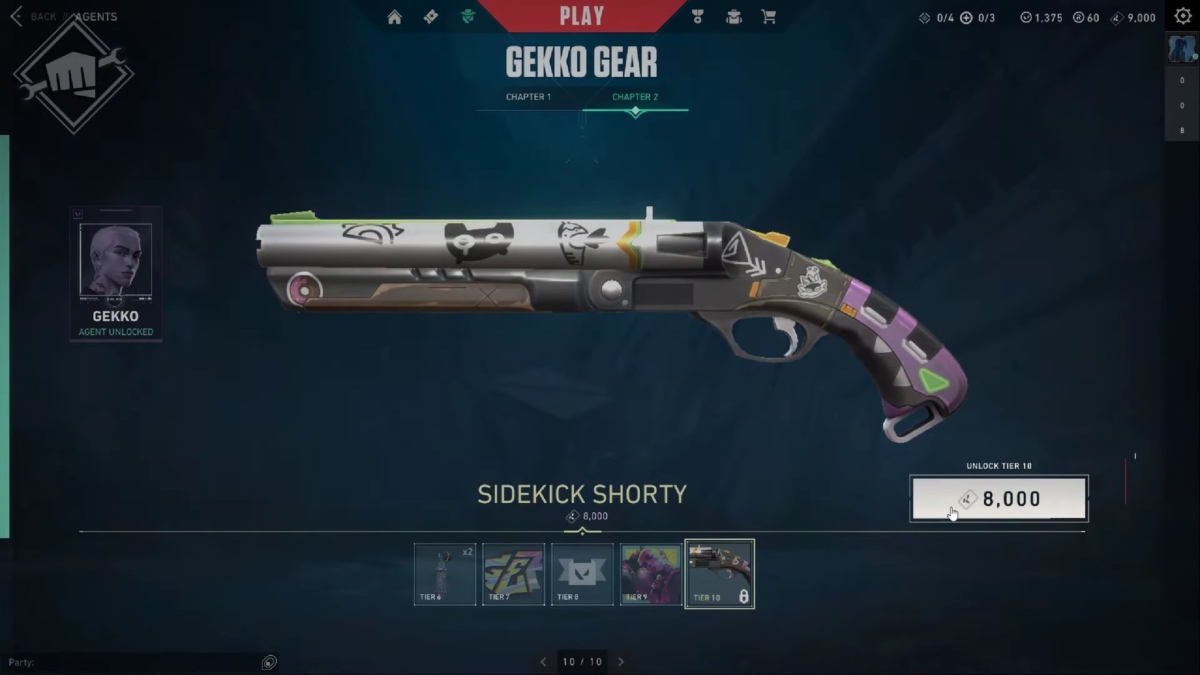Open the Store shopping cart icon
The image size is (1200, 675).
[x=768, y=17]
